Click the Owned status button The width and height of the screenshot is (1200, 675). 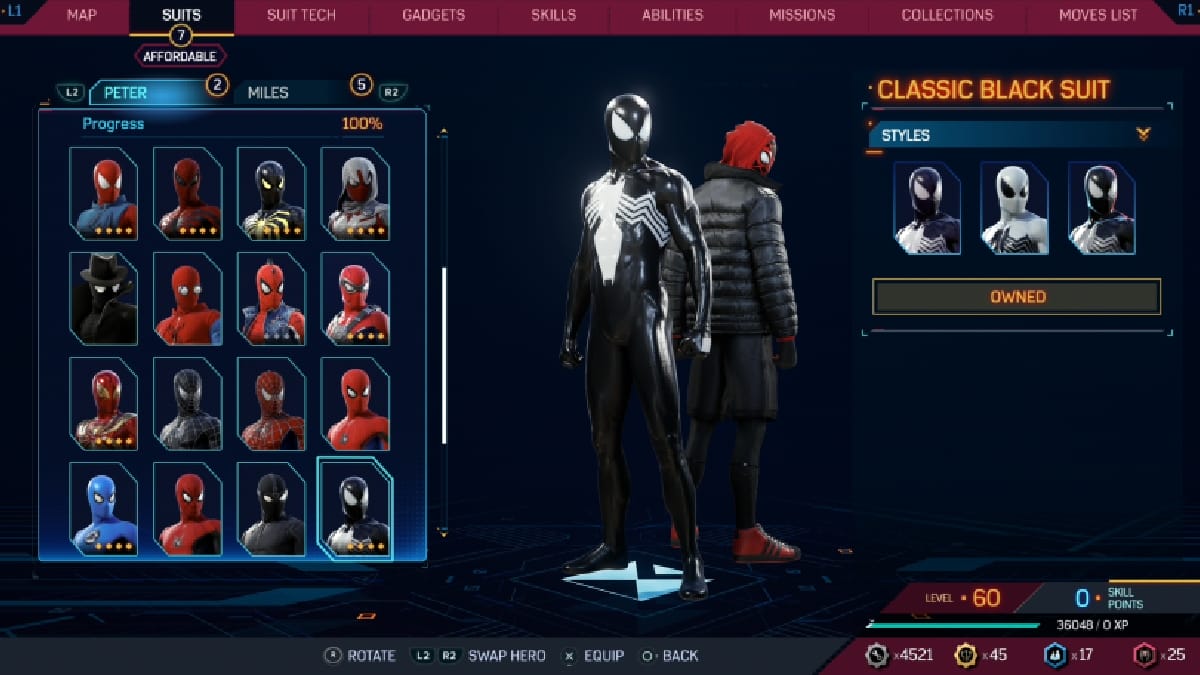[1016, 297]
